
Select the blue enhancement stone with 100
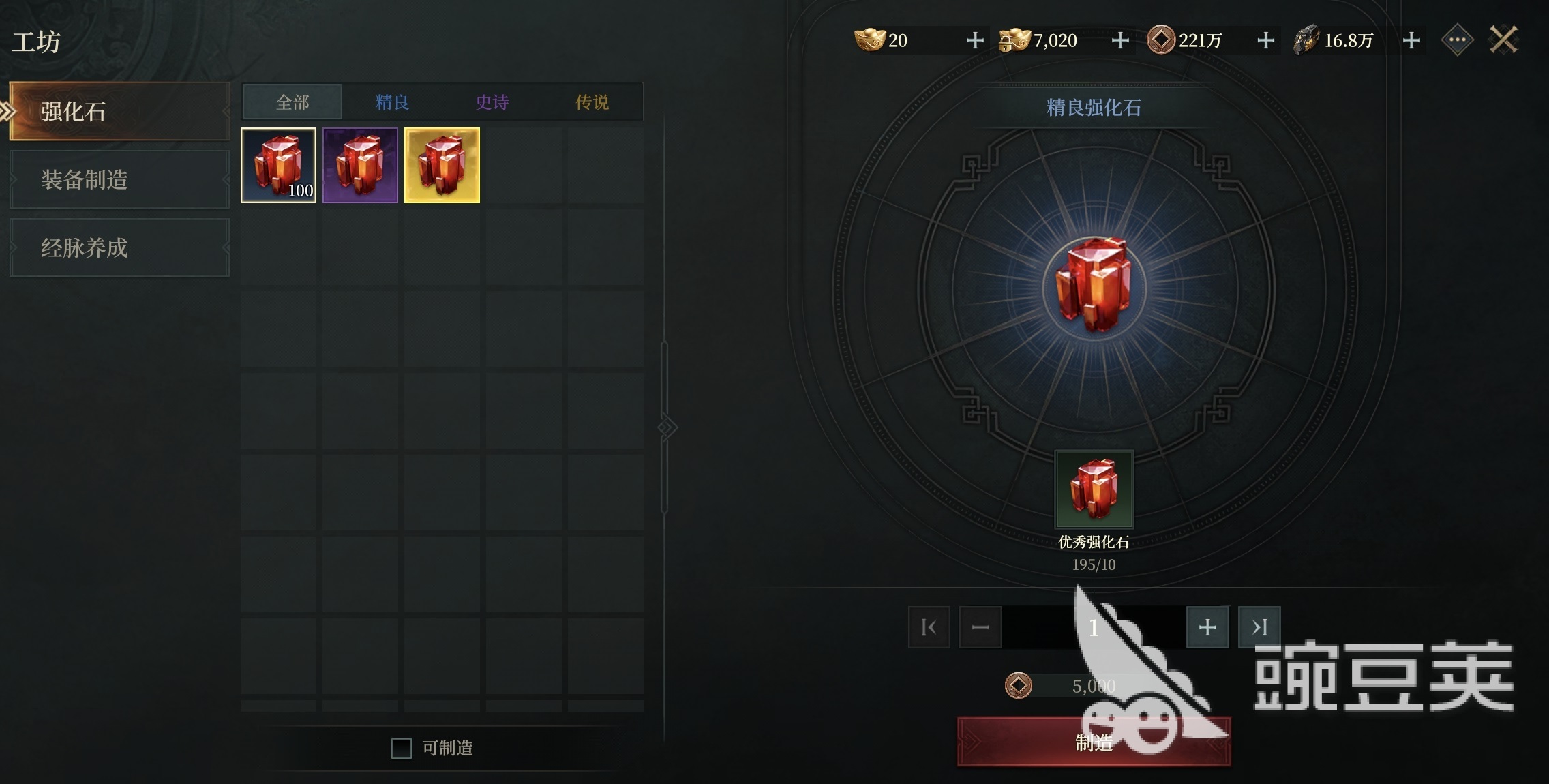click(278, 165)
